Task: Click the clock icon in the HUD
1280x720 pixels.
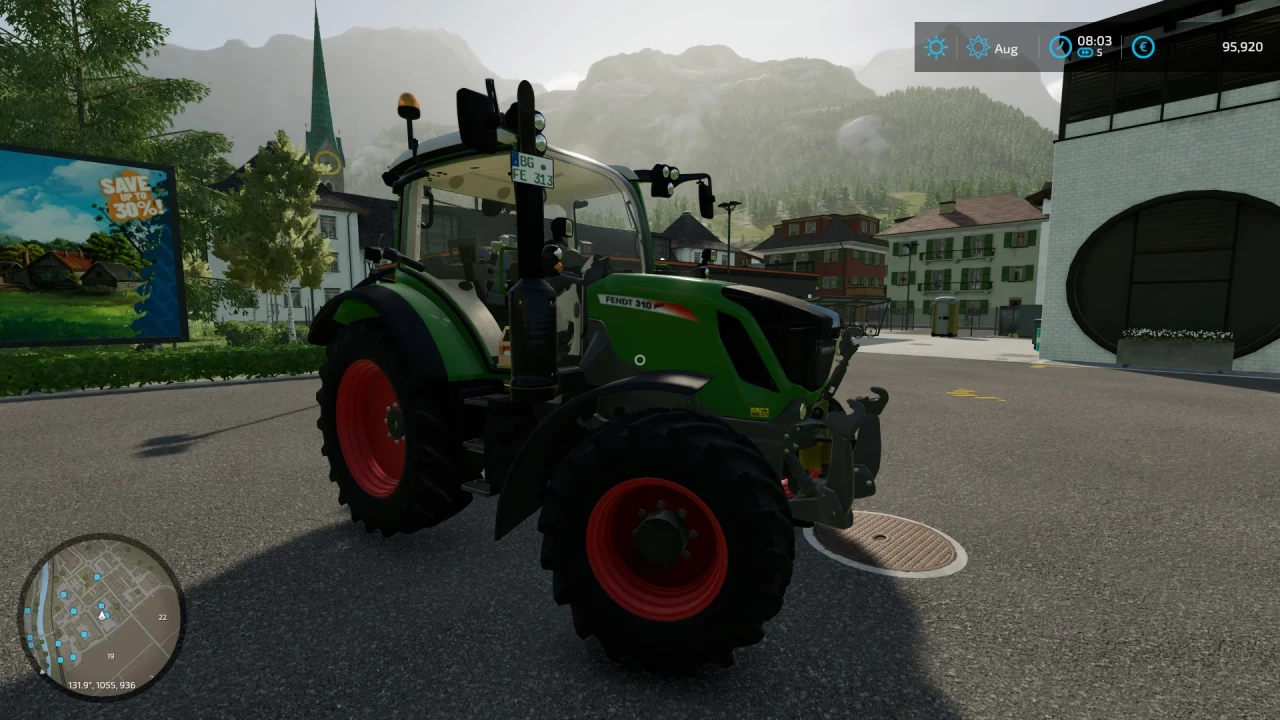Action: pos(1059,47)
